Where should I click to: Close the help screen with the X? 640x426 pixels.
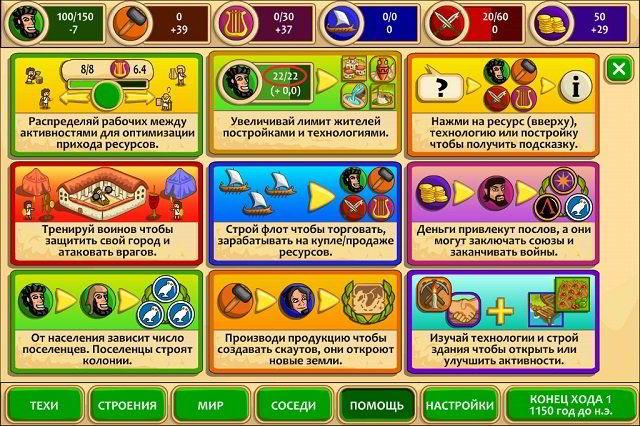618,69
